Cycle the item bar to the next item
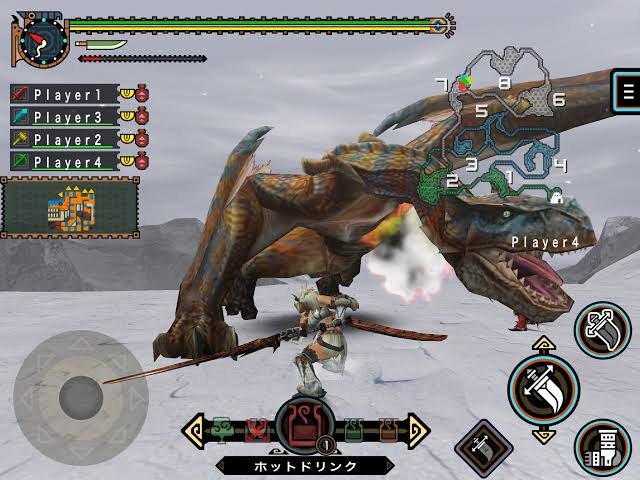 420,432
